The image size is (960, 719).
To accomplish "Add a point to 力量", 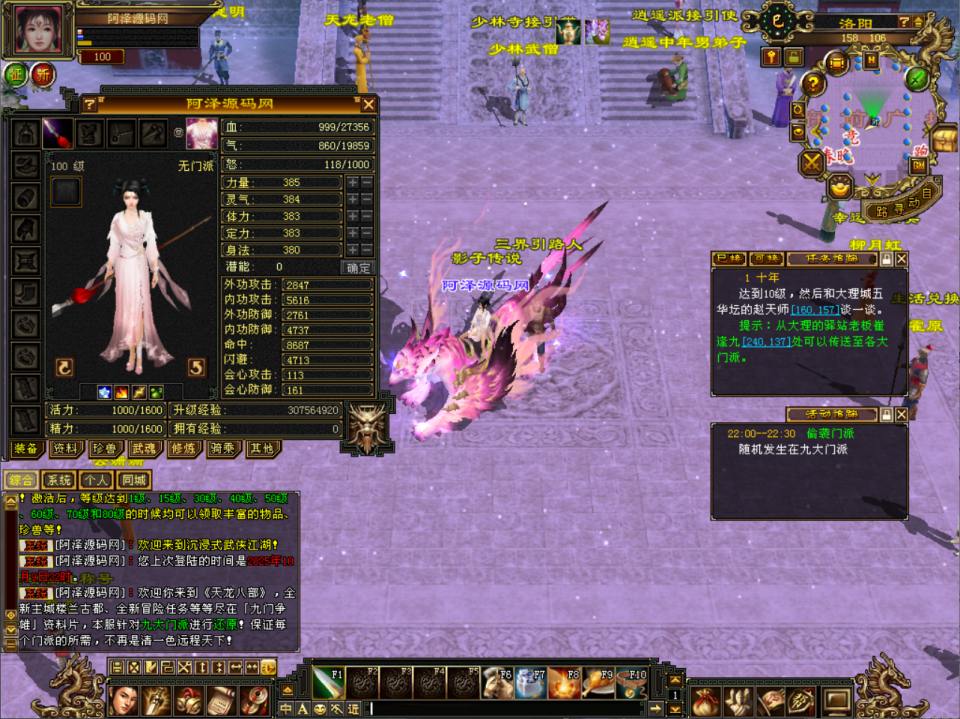I will [x=352, y=183].
